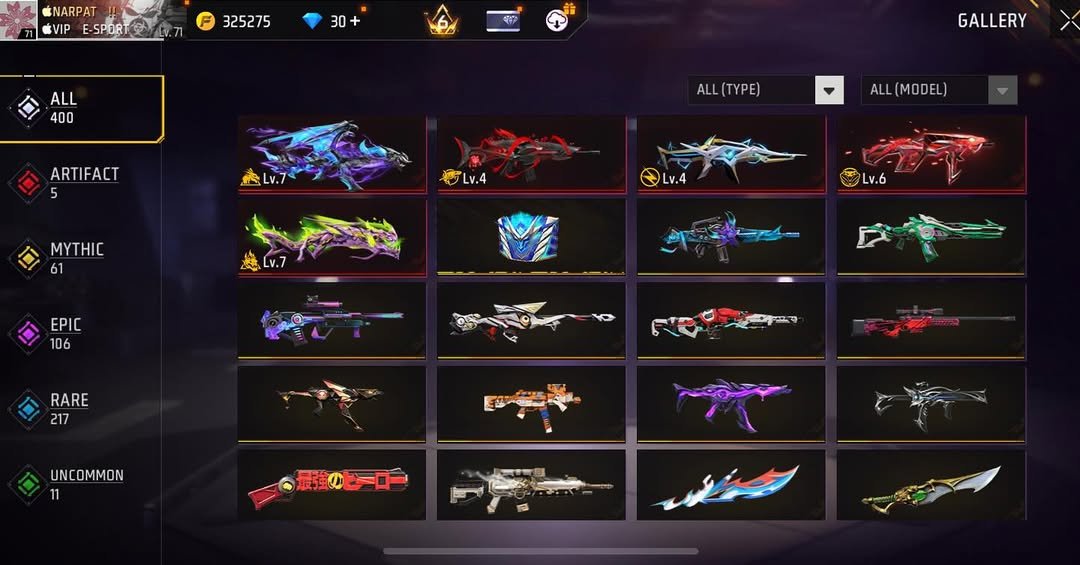Close the Gallery screen
This screenshot has width=1080, height=565.
point(1068,20)
